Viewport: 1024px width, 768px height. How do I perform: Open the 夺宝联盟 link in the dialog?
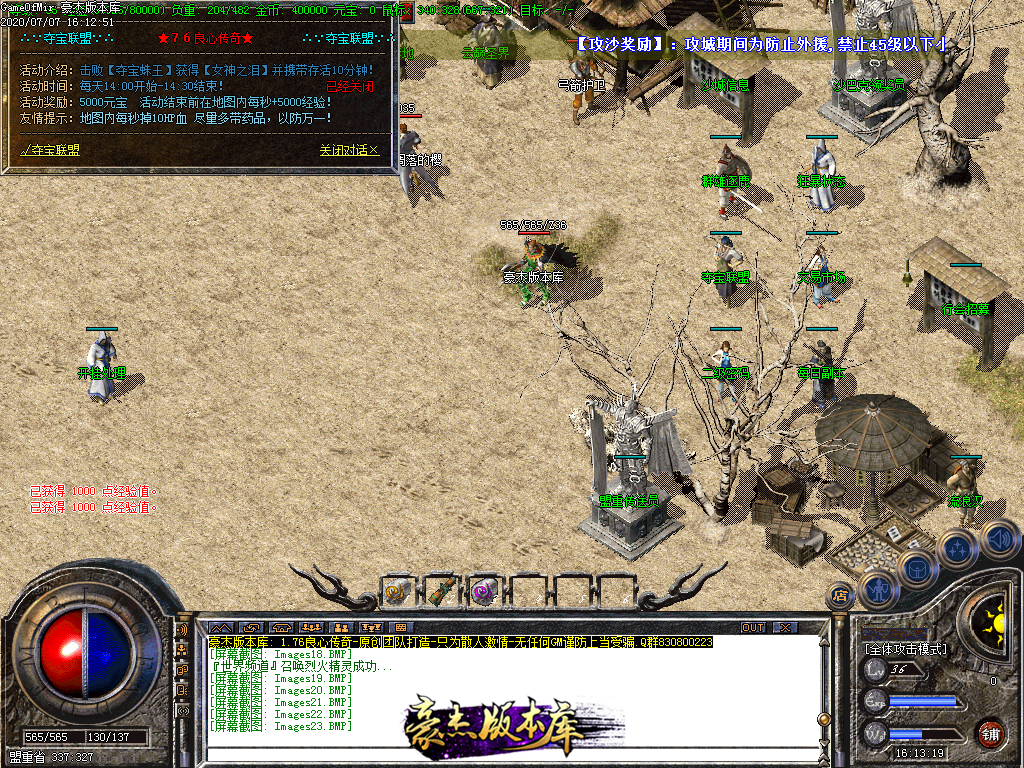[52, 150]
